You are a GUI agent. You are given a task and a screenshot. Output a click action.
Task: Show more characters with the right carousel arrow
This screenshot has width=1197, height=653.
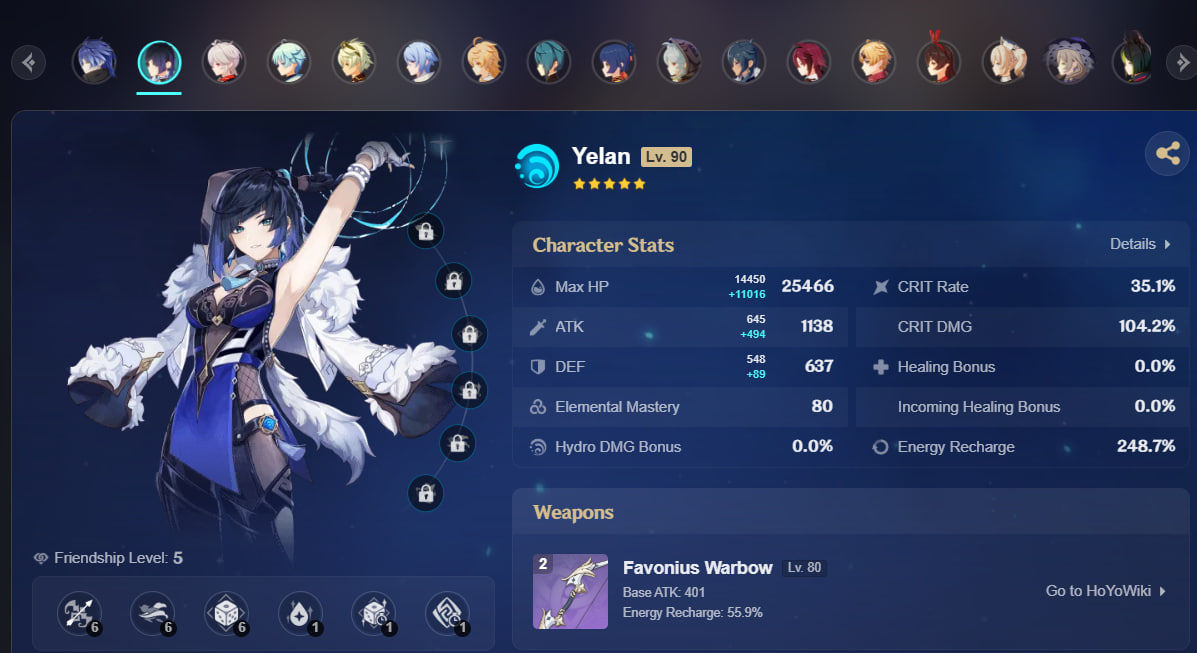[x=1179, y=63]
